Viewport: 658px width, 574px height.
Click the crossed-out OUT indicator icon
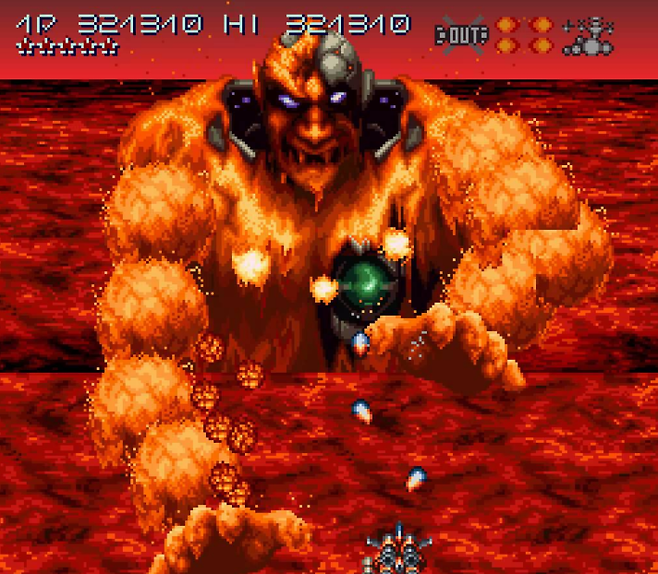click(461, 36)
